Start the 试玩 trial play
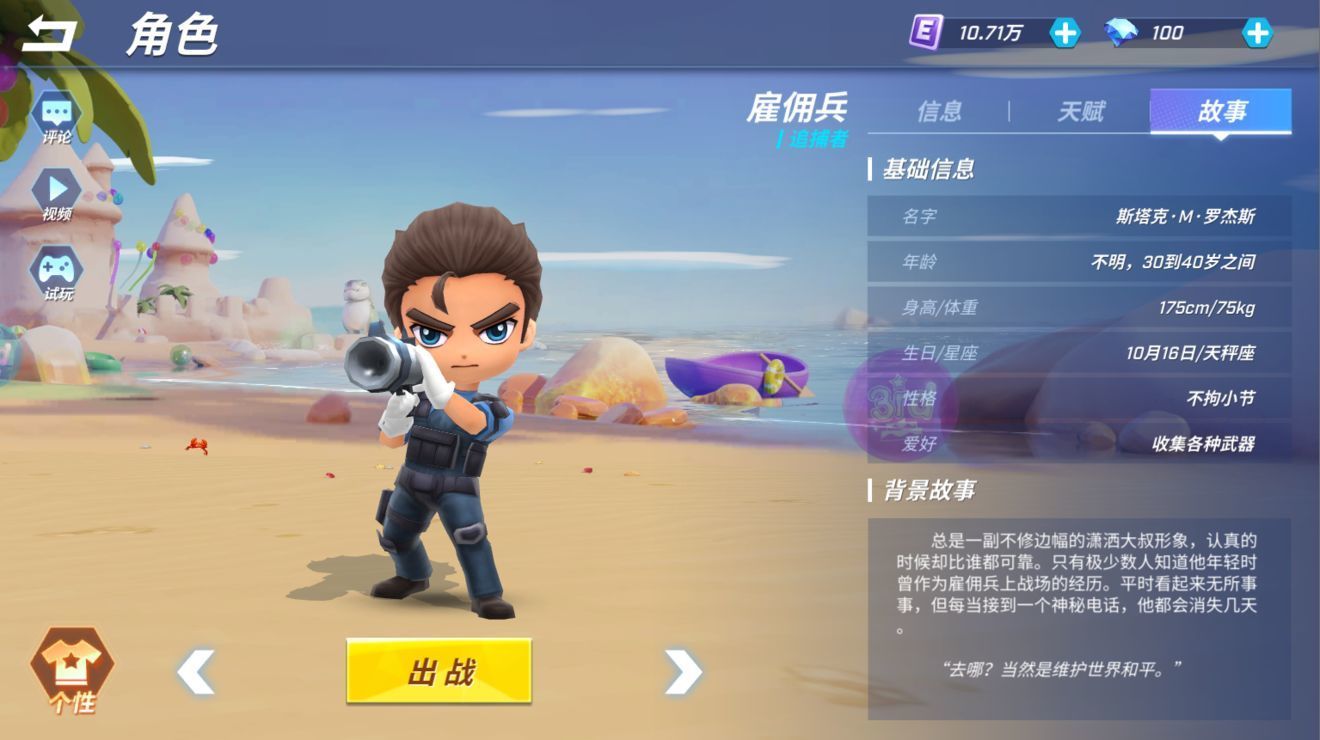 coord(57,273)
